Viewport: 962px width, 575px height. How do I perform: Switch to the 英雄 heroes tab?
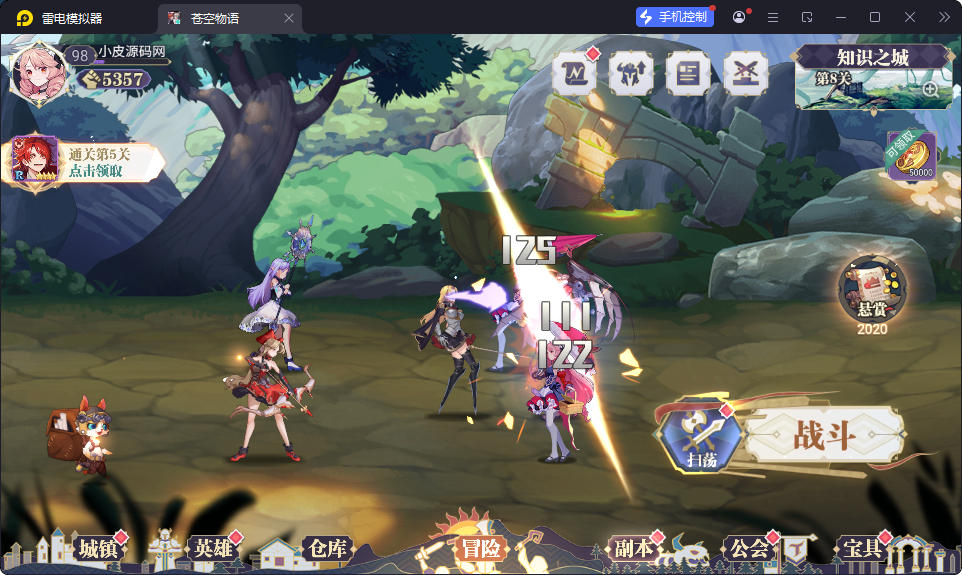coord(212,548)
